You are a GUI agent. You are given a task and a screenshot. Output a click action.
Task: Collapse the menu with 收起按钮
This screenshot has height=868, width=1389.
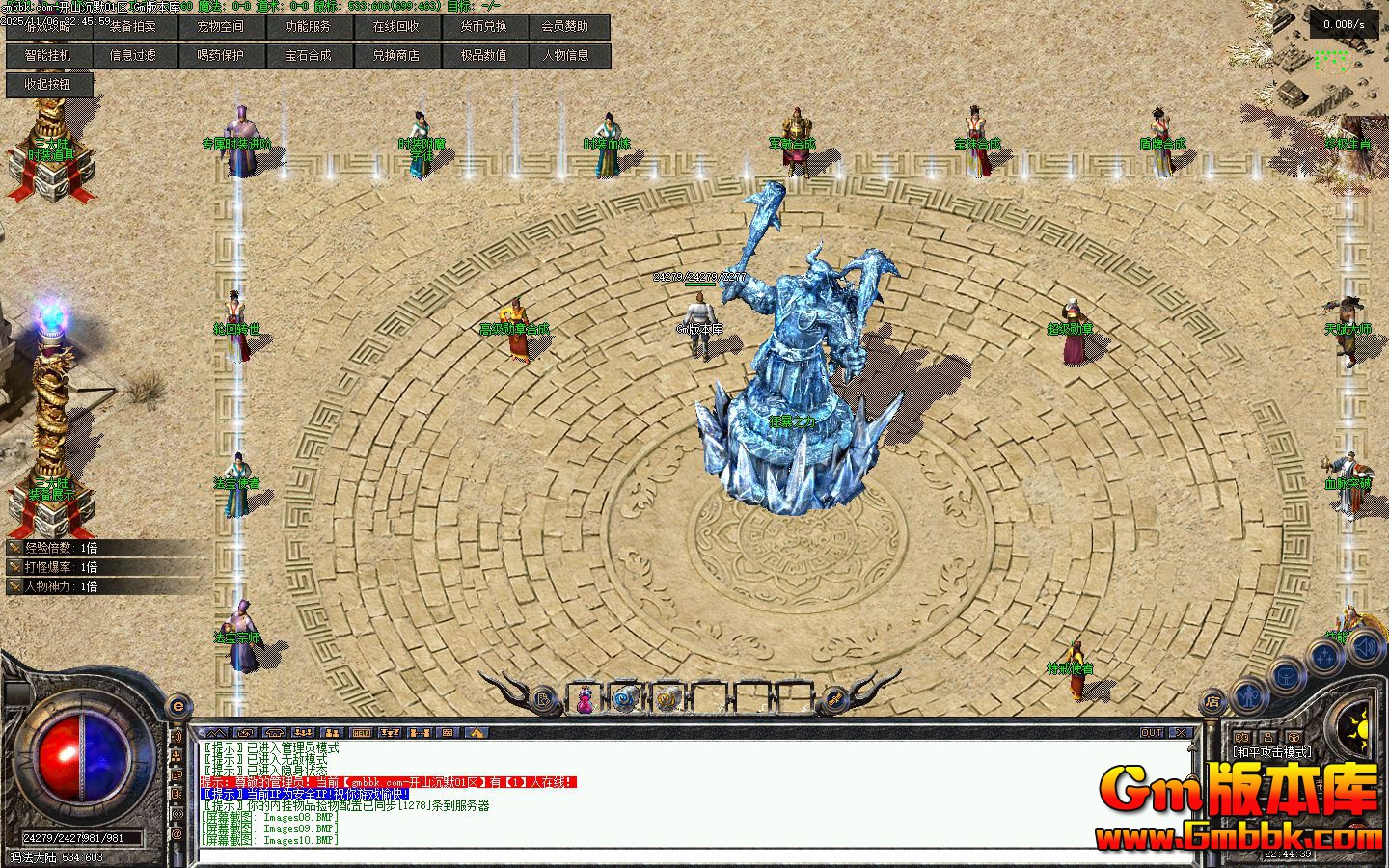click(48, 85)
